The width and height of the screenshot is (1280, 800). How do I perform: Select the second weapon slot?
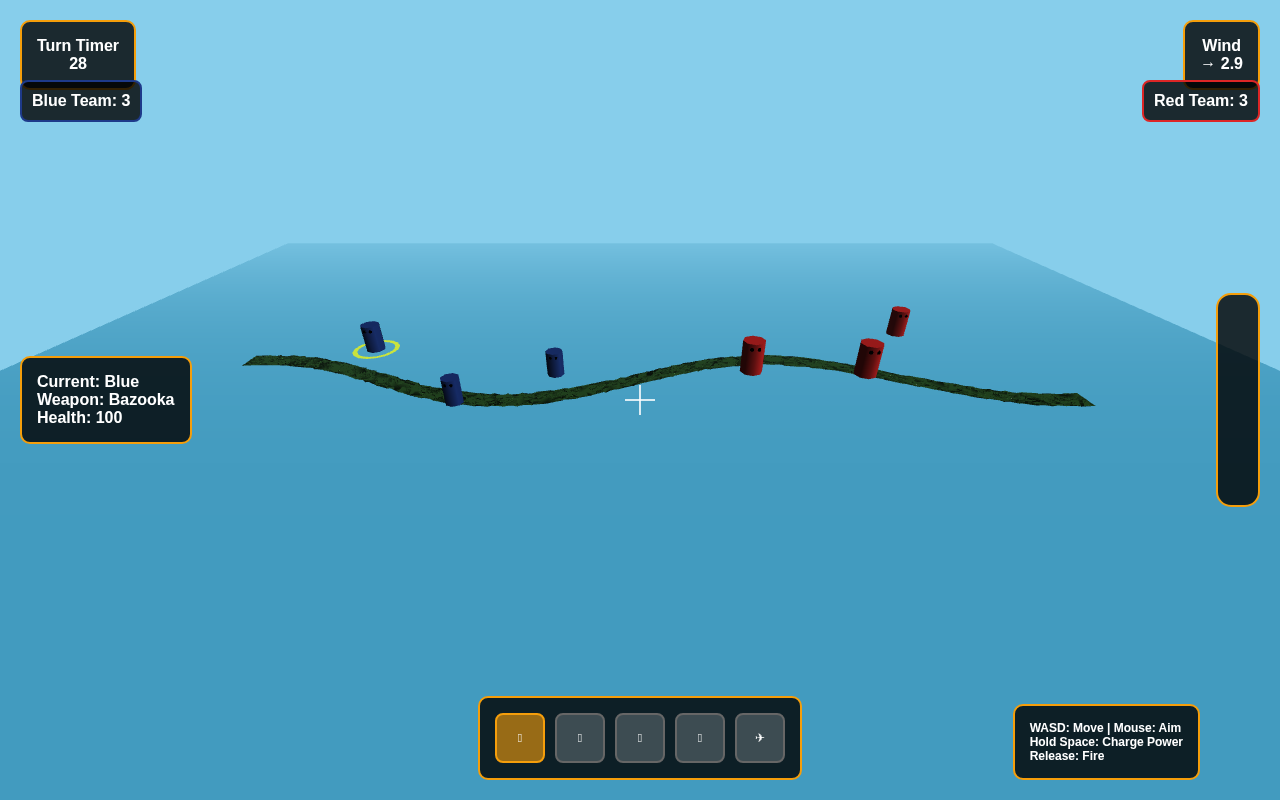(x=579, y=737)
